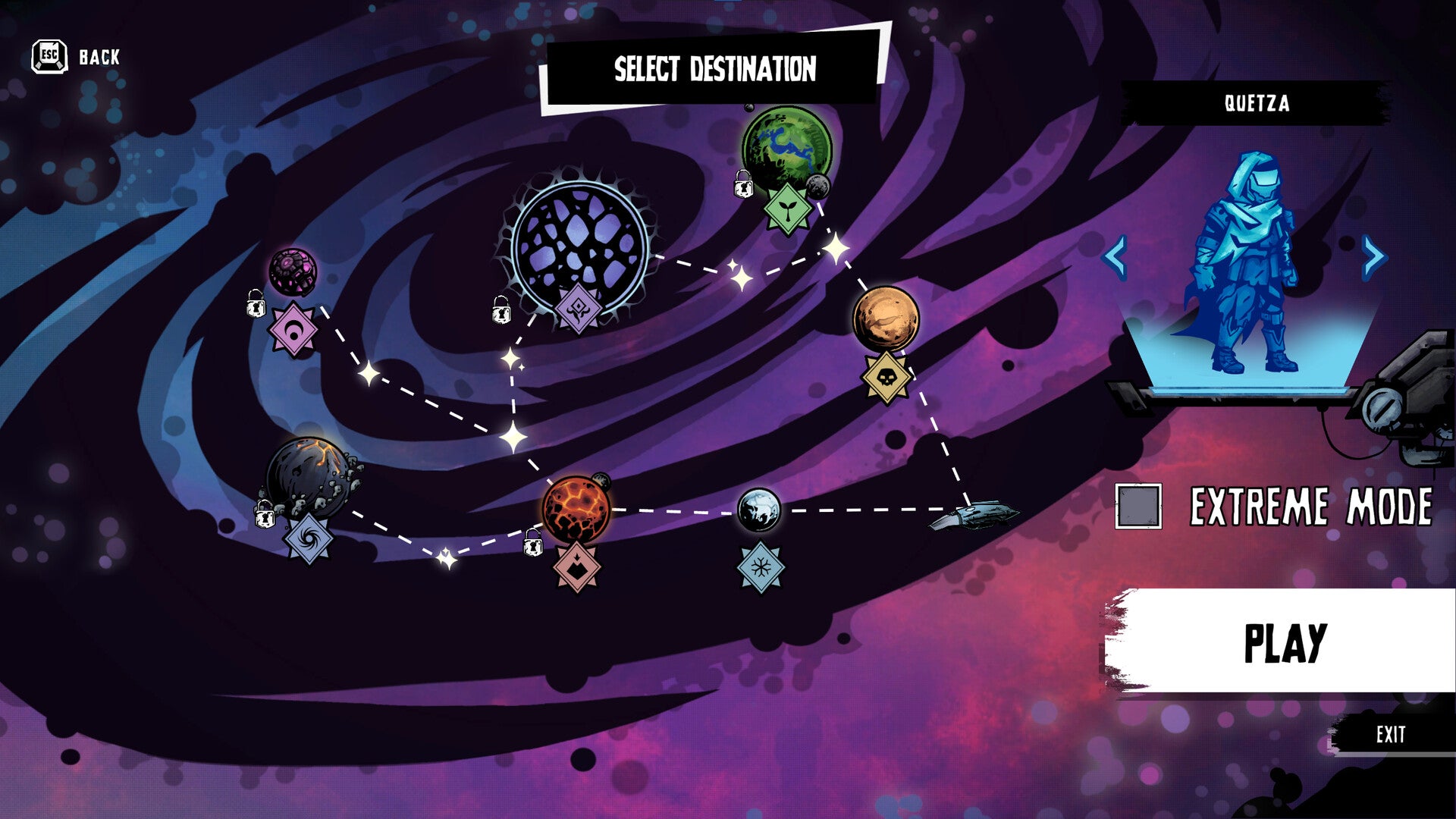Click the Exit button
The height and width of the screenshot is (819, 1456).
[x=1390, y=734]
